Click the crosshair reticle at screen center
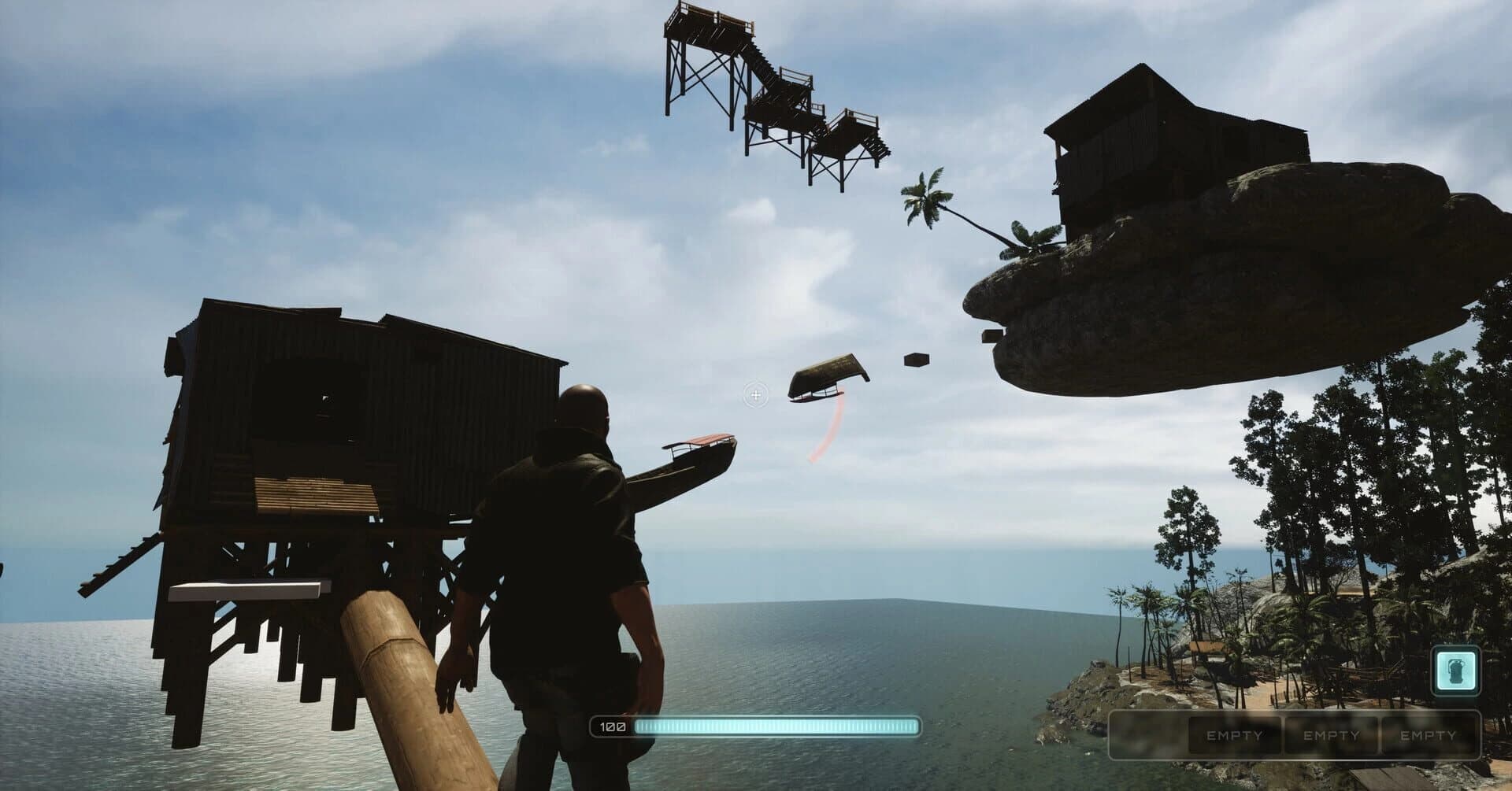 (x=755, y=395)
